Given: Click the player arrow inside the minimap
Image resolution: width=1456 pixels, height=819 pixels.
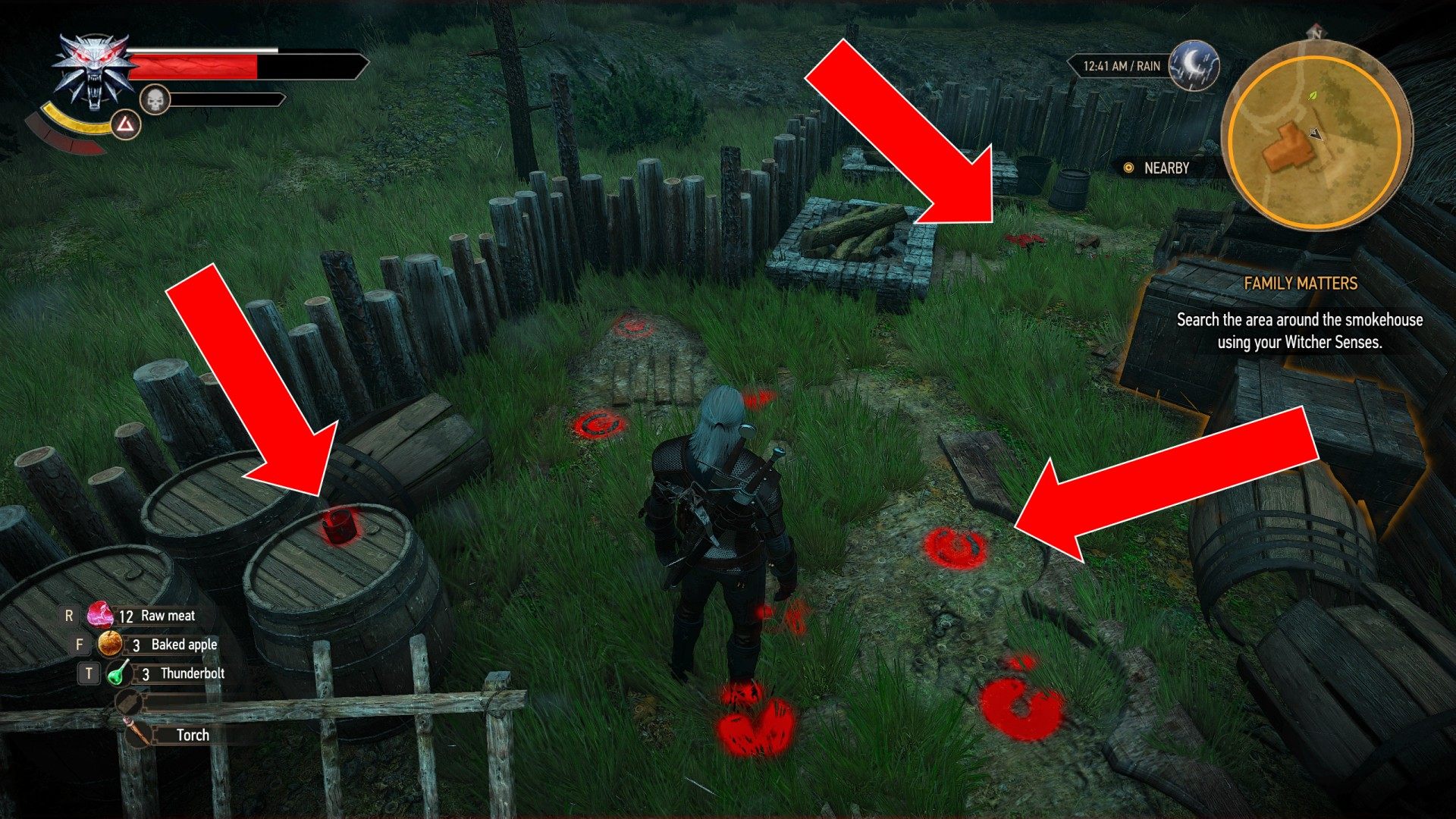Looking at the screenshot, I should click(x=1316, y=133).
